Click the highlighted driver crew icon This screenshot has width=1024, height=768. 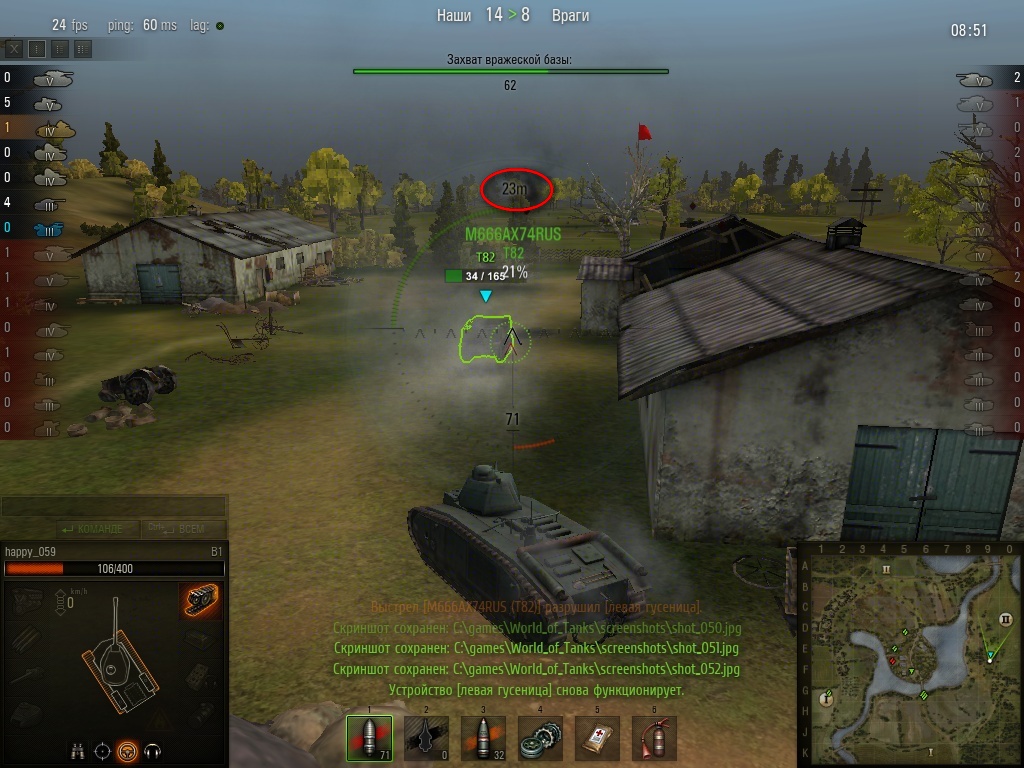pyautogui.click(x=127, y=749)
